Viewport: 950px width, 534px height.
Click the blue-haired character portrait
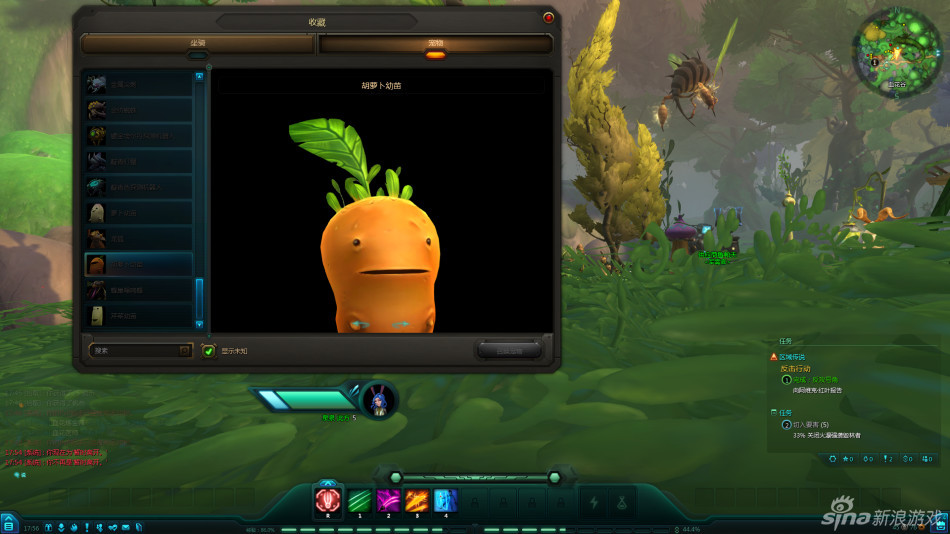click(x=379, y=399)
